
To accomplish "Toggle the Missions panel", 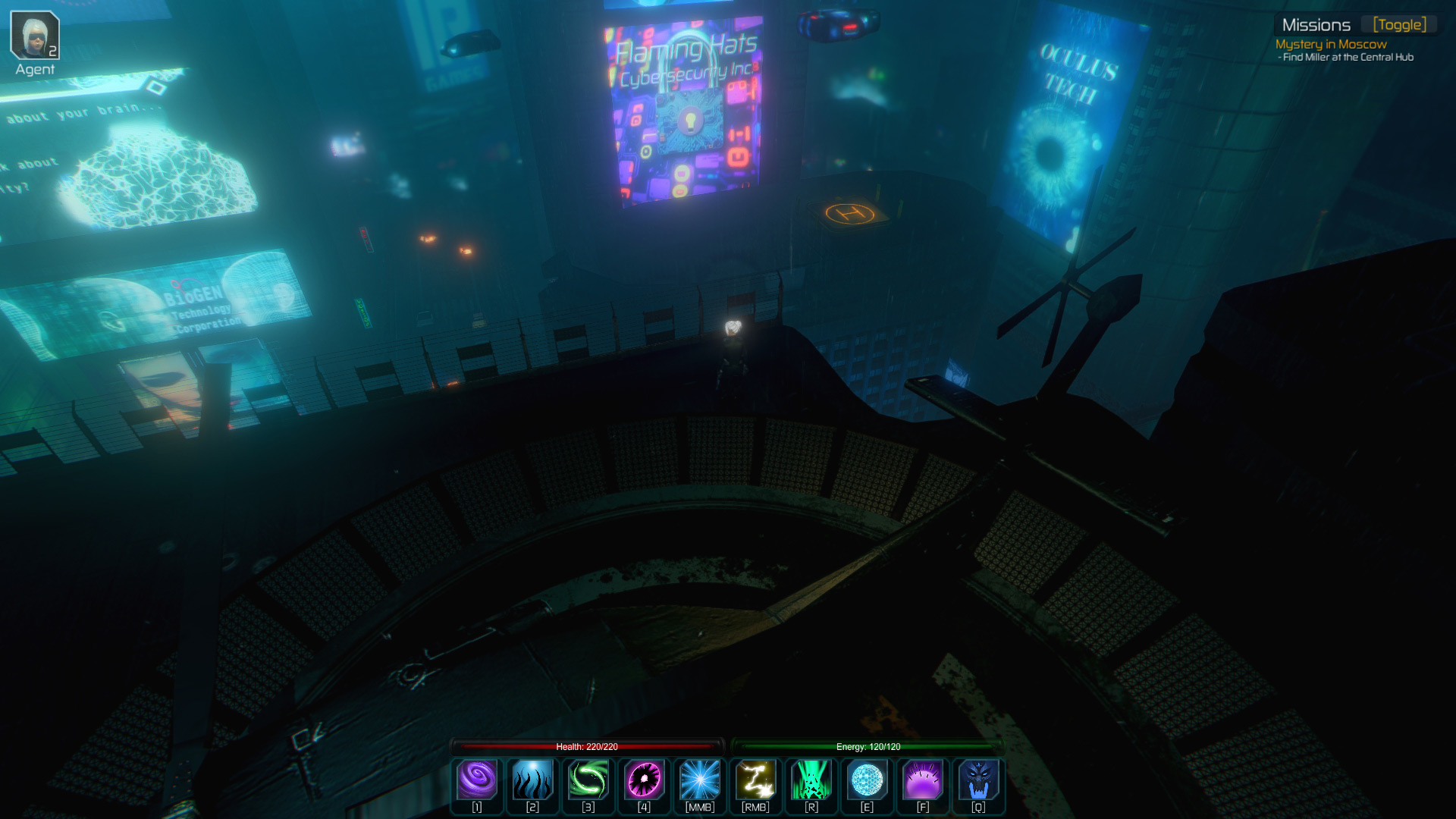I will click(x=1399, y=25).
